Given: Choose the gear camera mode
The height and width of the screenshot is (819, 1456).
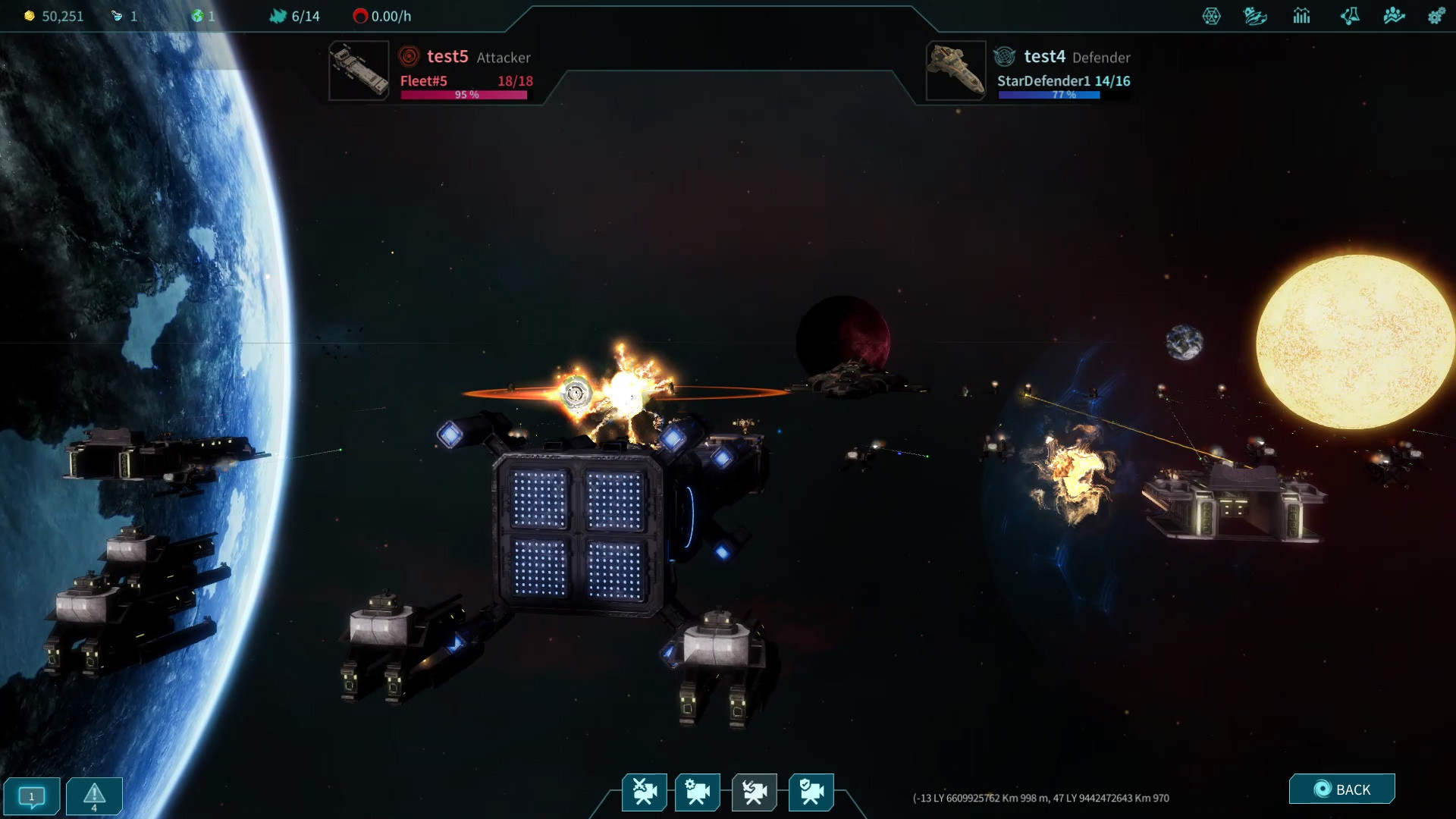Looking at the screenshot, I should click(x=698, y=792).
